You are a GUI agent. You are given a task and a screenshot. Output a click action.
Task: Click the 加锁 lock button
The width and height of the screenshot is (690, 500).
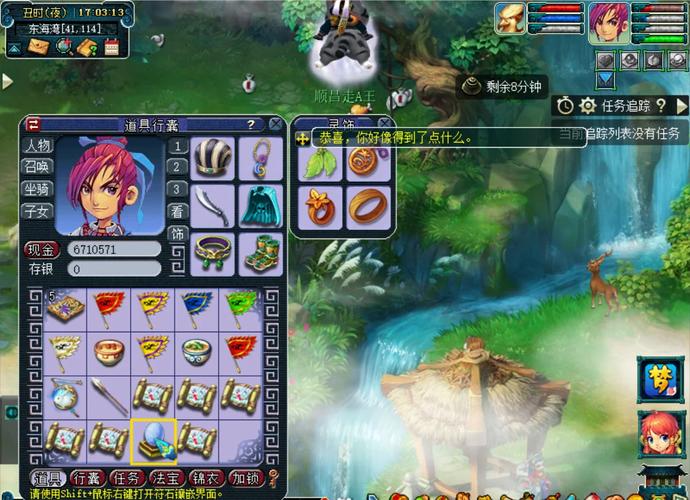click(x=245, y=477)
